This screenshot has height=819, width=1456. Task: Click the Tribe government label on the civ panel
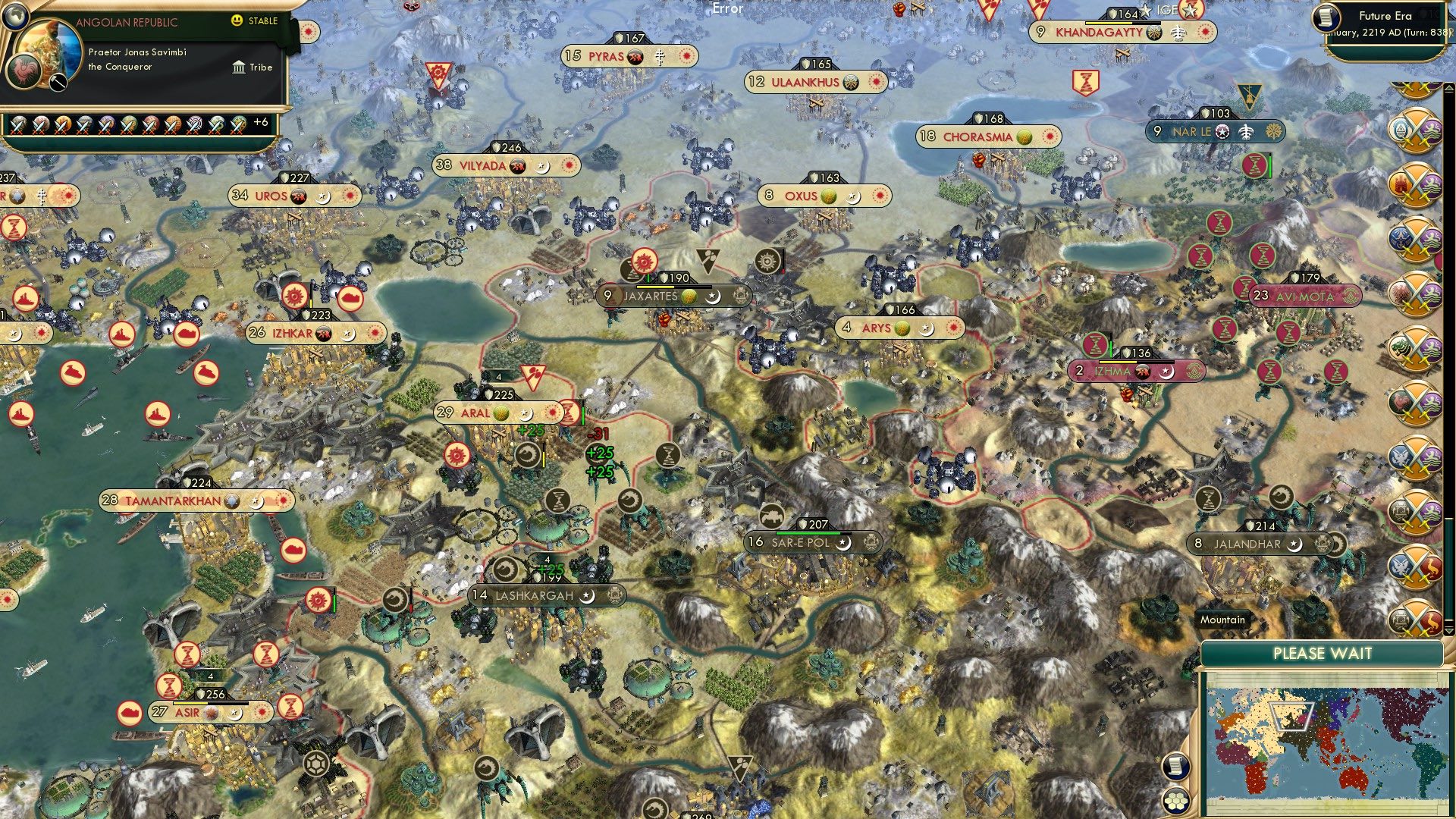[259, 67]
